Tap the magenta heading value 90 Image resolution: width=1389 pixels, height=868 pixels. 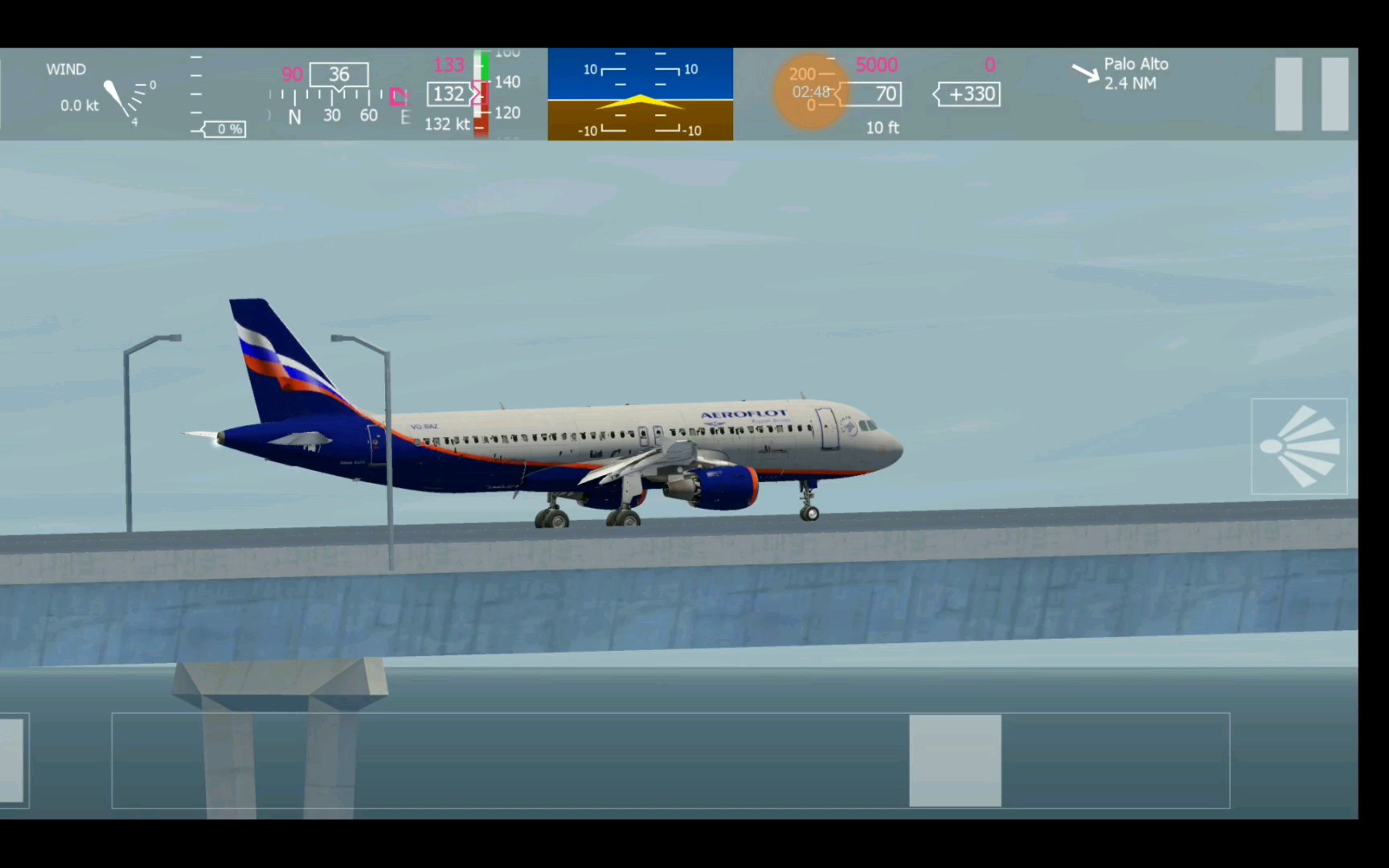(x=292, y=75)
